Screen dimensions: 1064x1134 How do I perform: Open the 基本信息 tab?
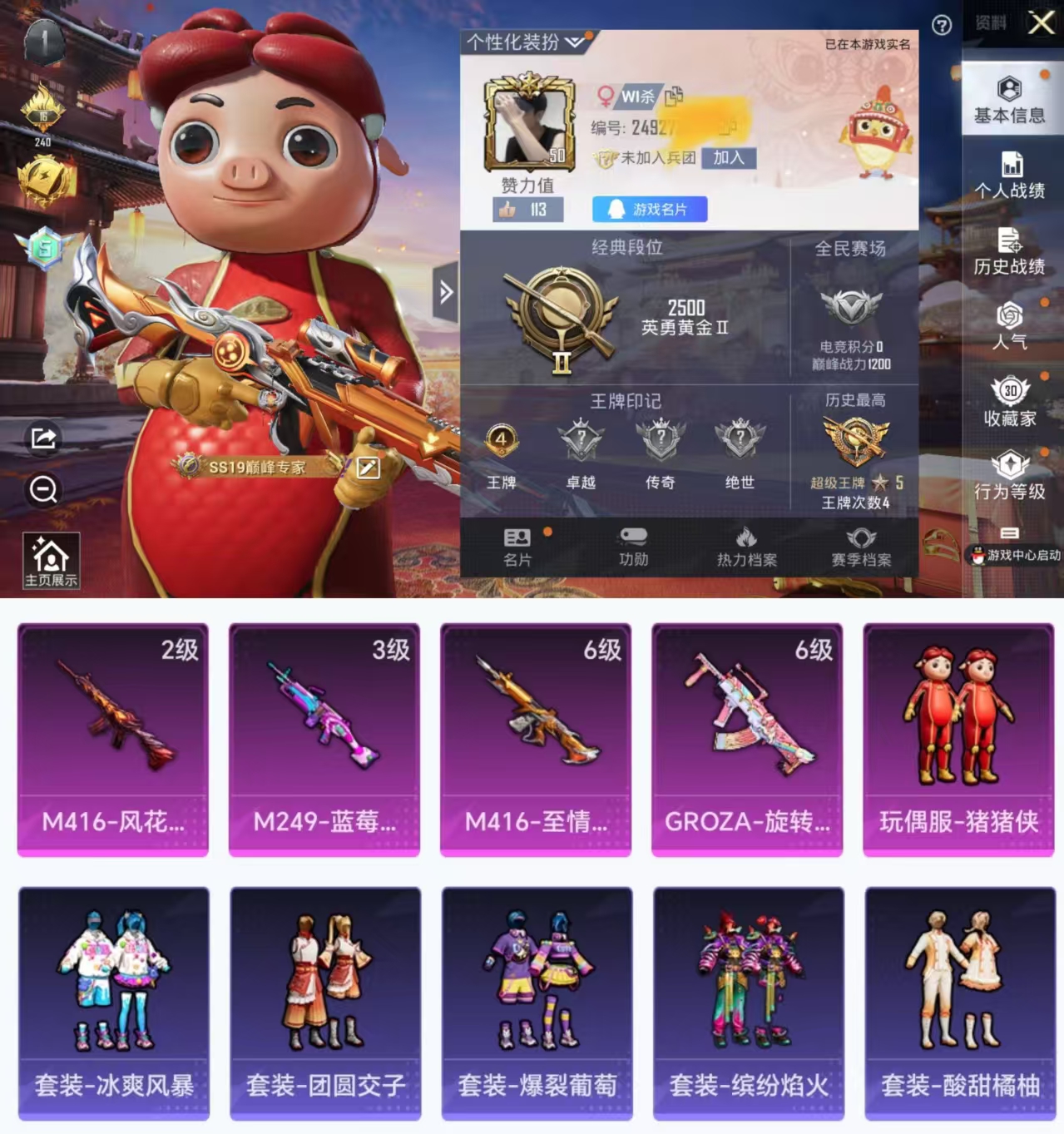click(1009, 100)
